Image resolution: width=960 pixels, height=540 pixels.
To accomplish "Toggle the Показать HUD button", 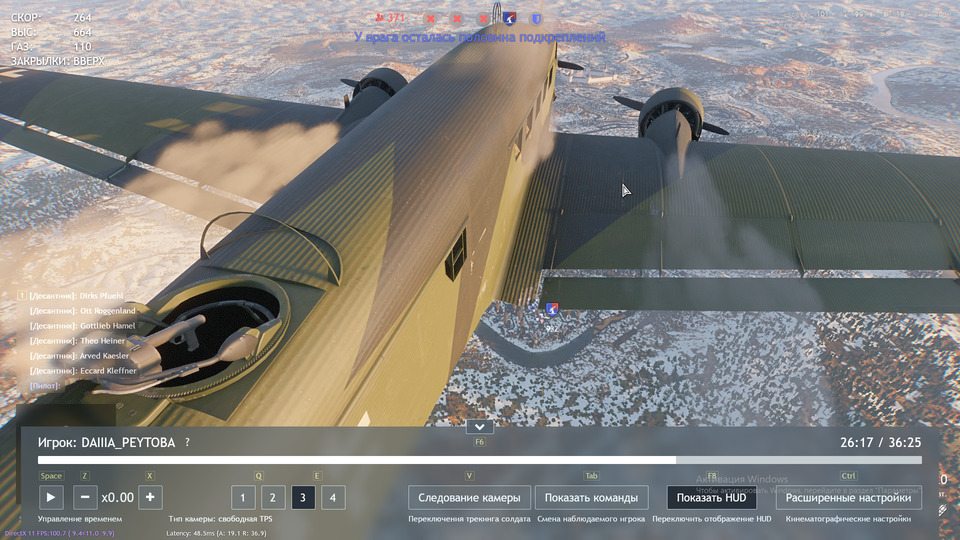I will coord(711,497).
